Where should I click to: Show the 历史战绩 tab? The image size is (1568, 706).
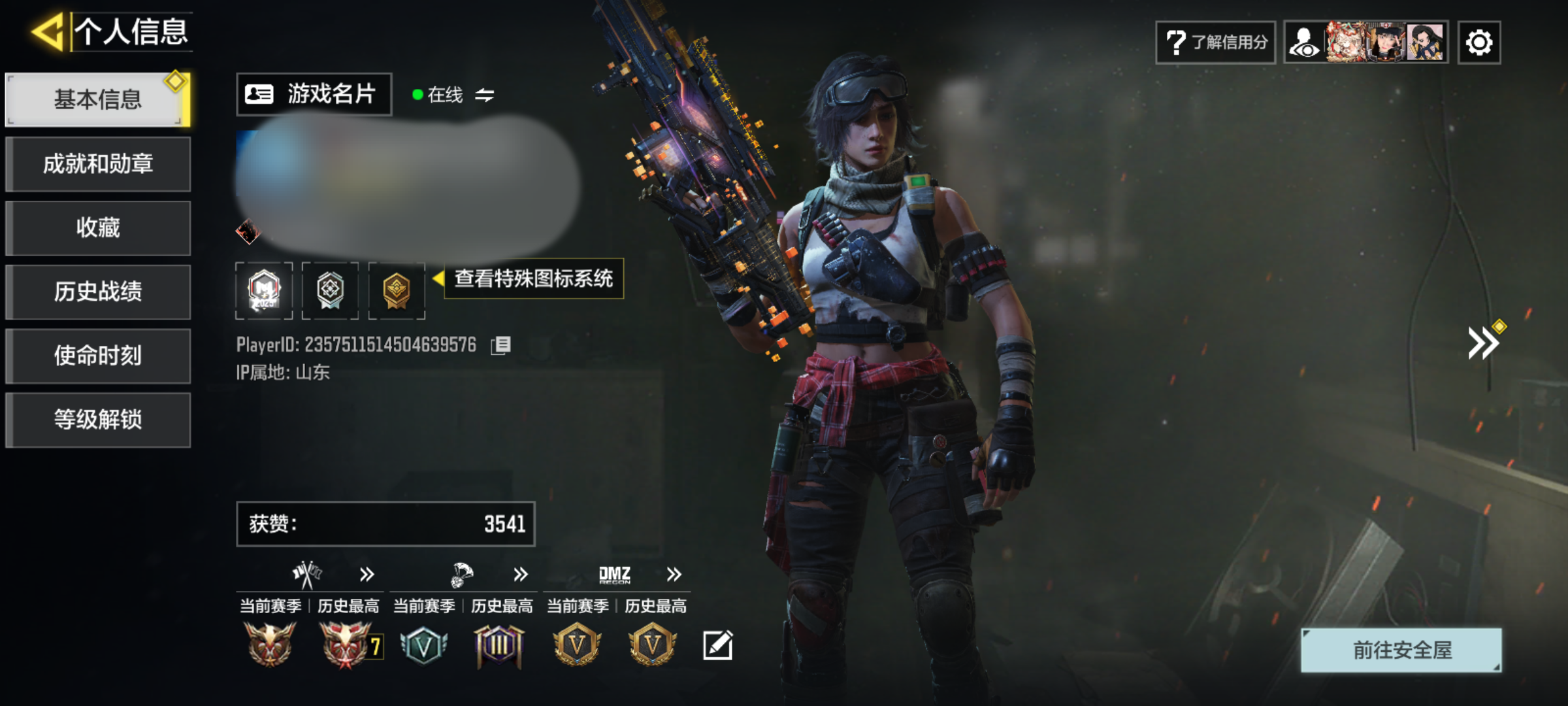(x=98, y=292)
